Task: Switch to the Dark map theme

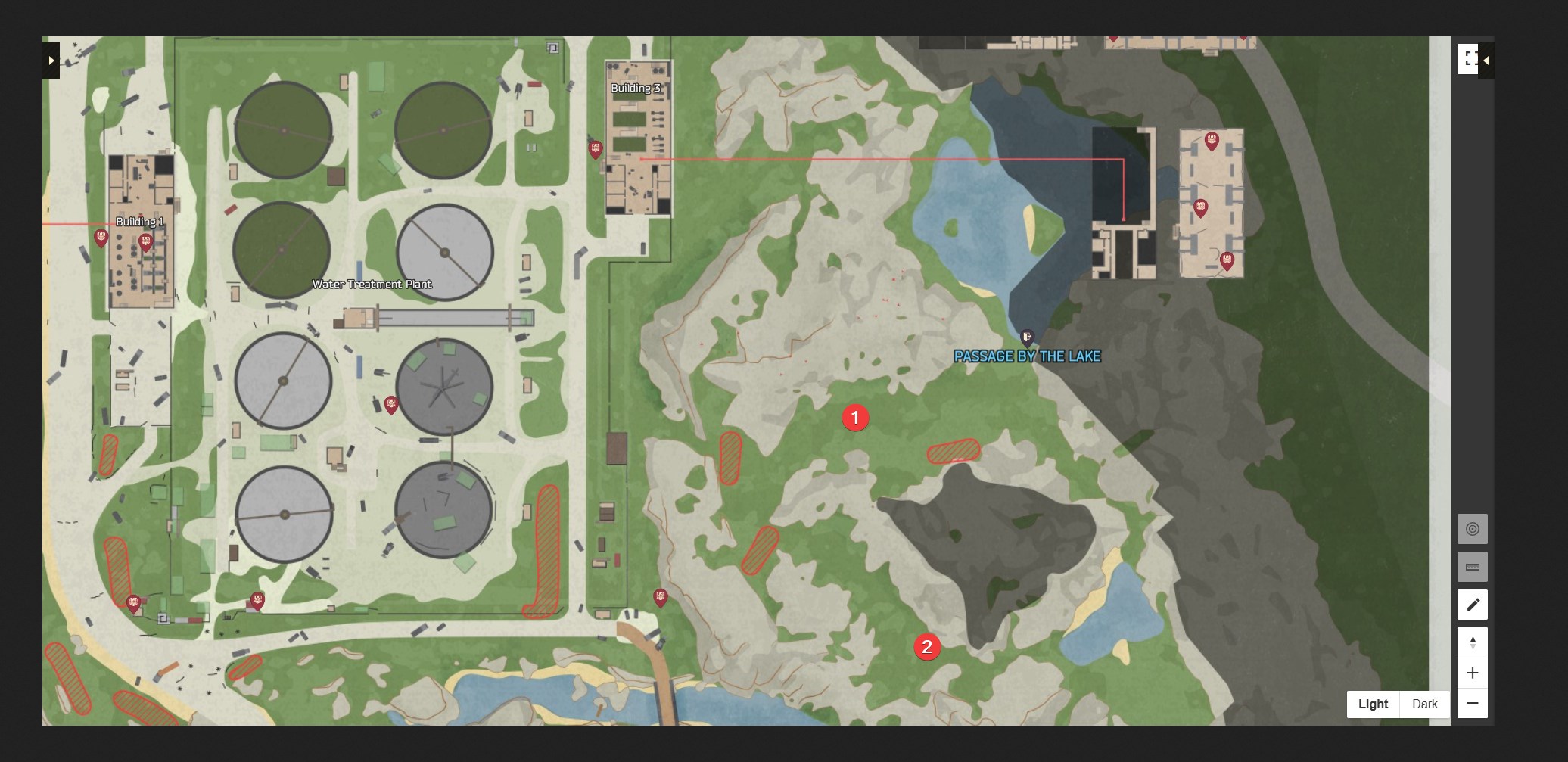Action: pyautogui.click(x=1424, y=704)
